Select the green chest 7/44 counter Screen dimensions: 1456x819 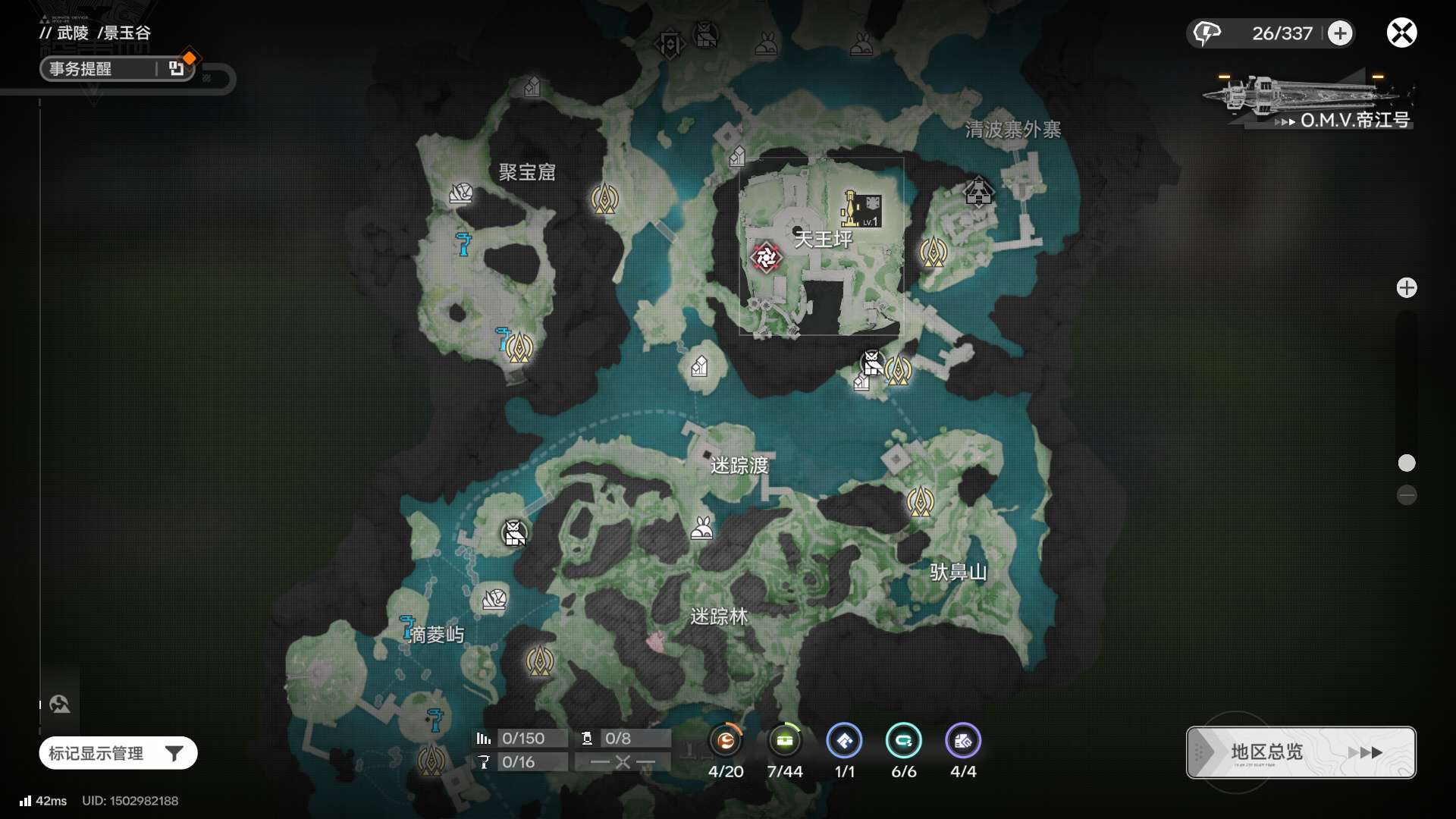(x=785, y=742)
